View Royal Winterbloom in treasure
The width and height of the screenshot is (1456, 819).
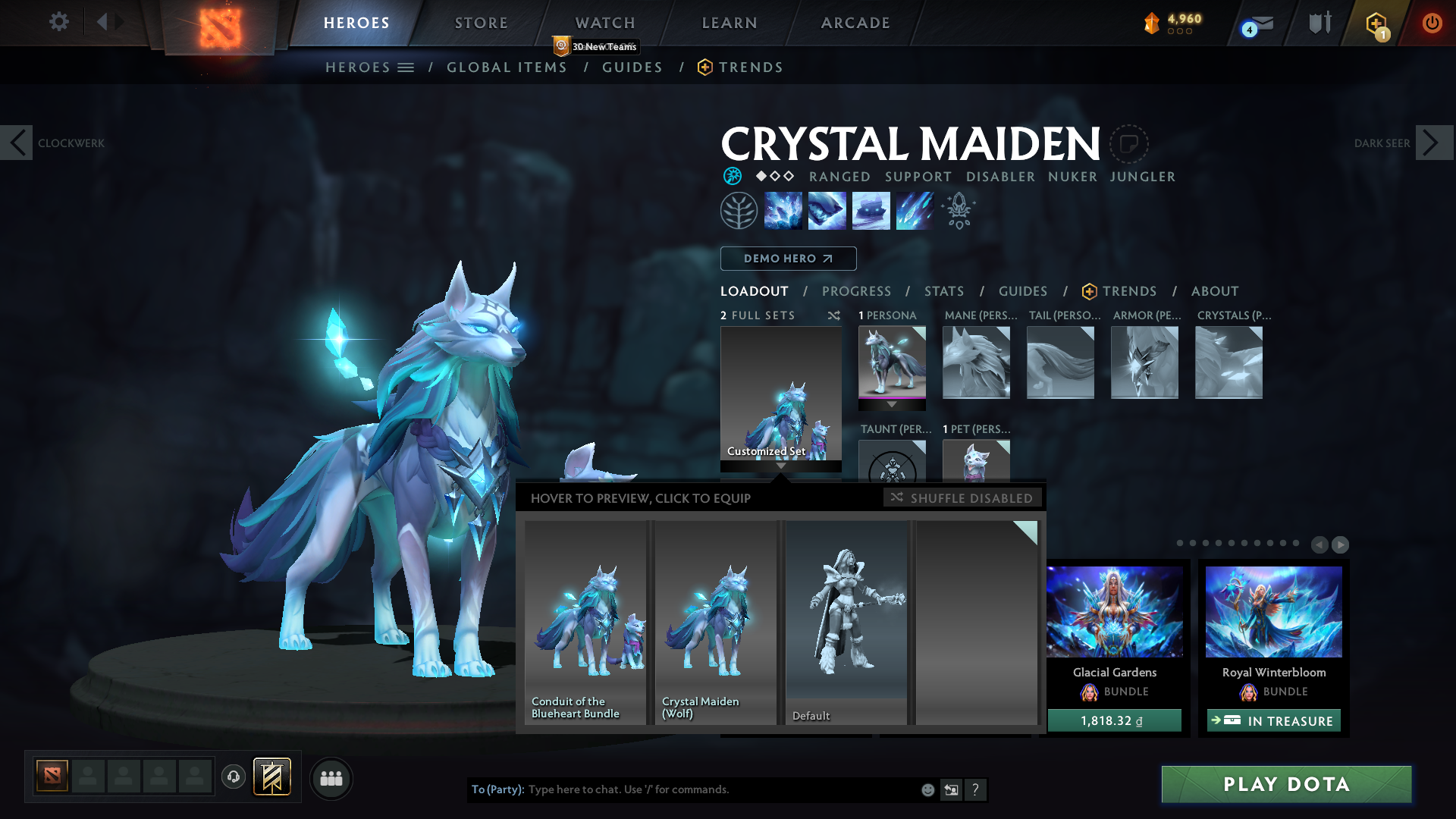tap(1274, 720)
